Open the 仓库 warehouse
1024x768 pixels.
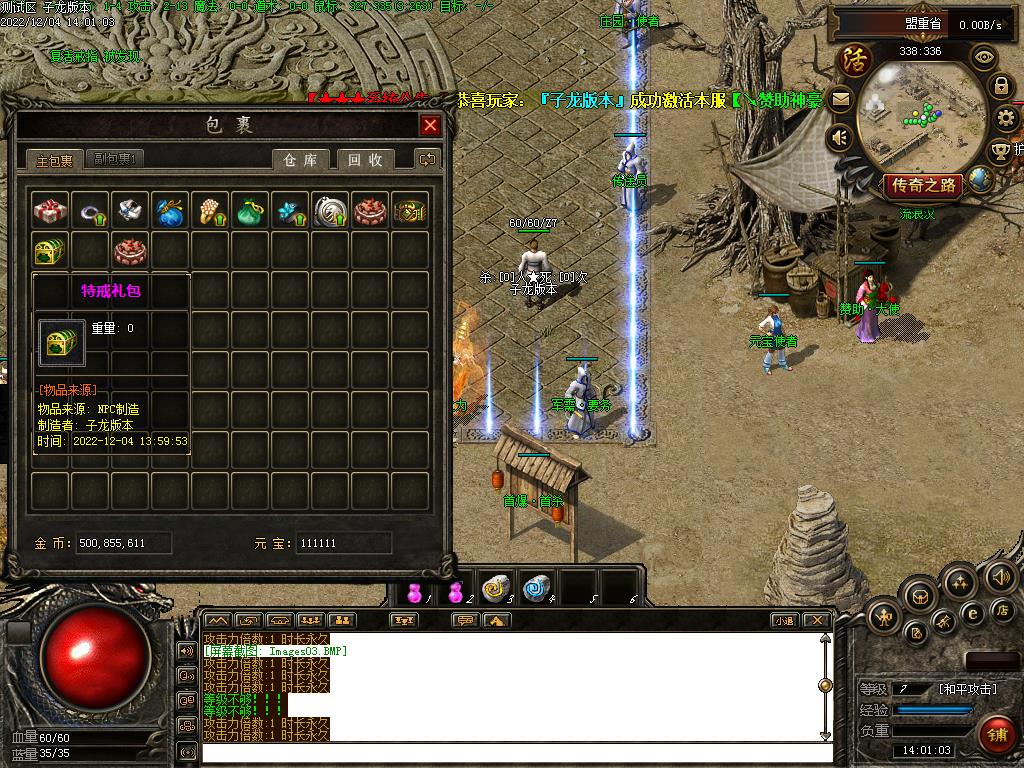(x=300, y=160)
